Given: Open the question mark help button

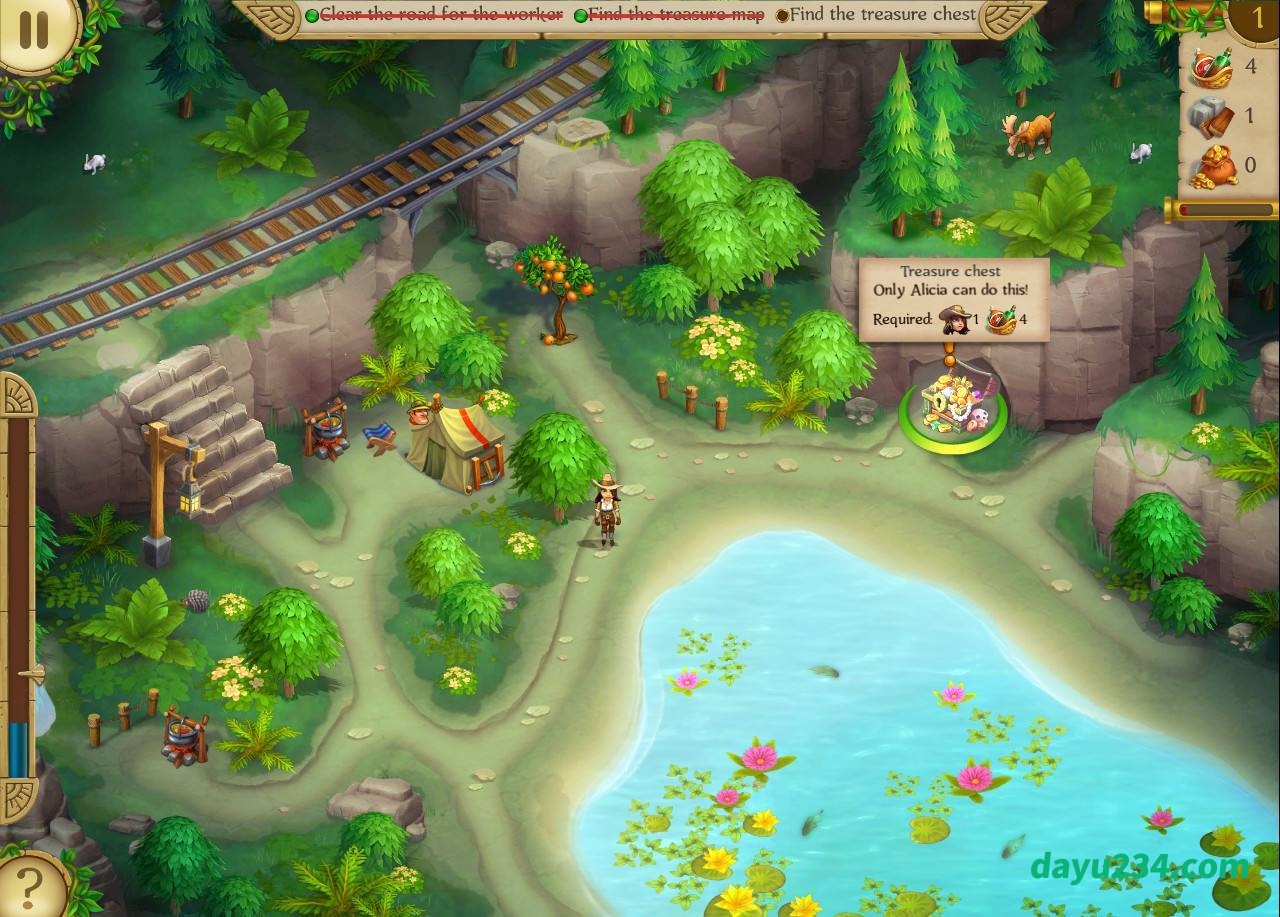Looking at the screenshot, I should (x=31, y=885).
